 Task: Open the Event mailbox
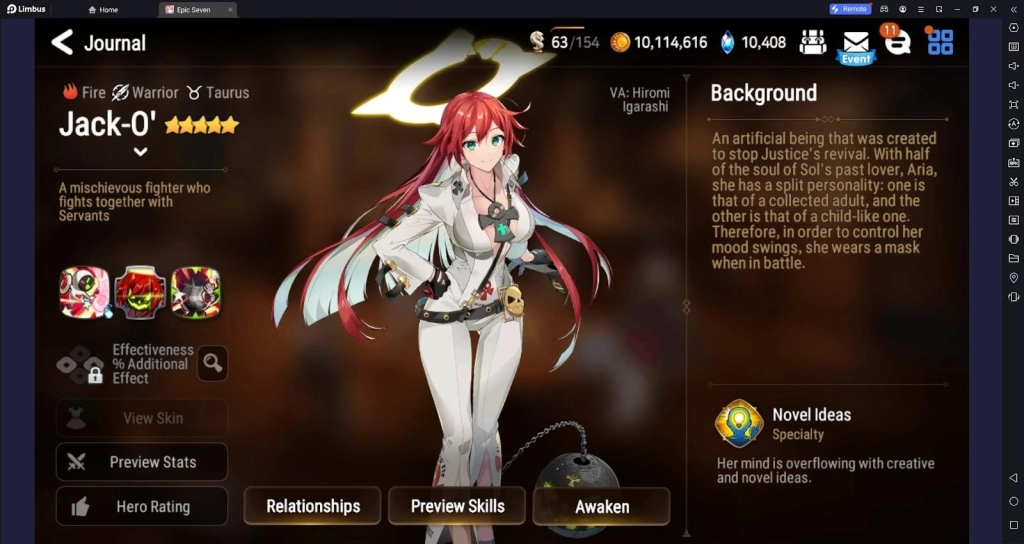[x=855, y=44]
